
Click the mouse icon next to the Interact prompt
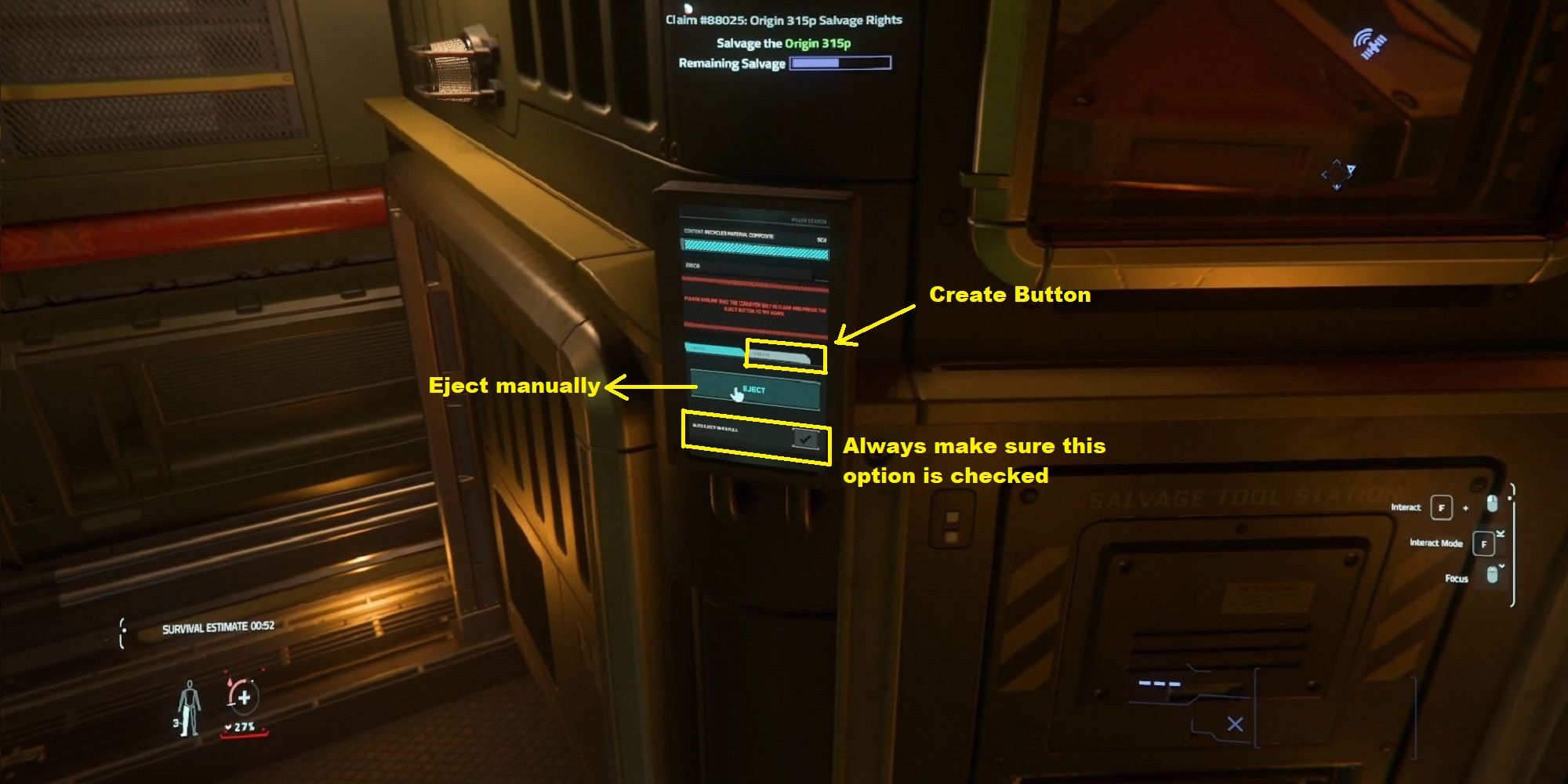pos(1492,505)
